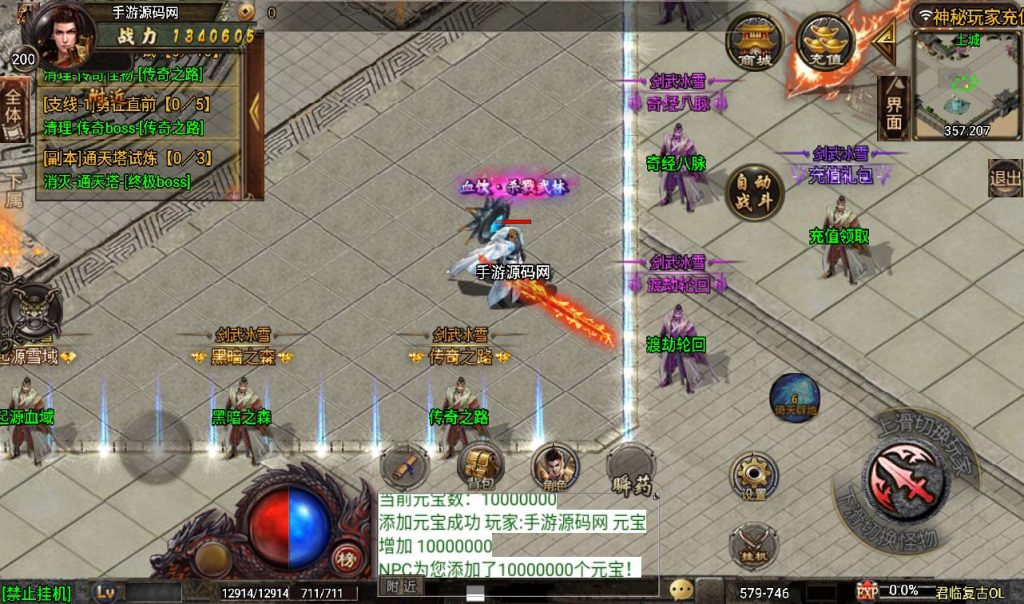Click the 退出 exit button

[x=1004, y=178]
